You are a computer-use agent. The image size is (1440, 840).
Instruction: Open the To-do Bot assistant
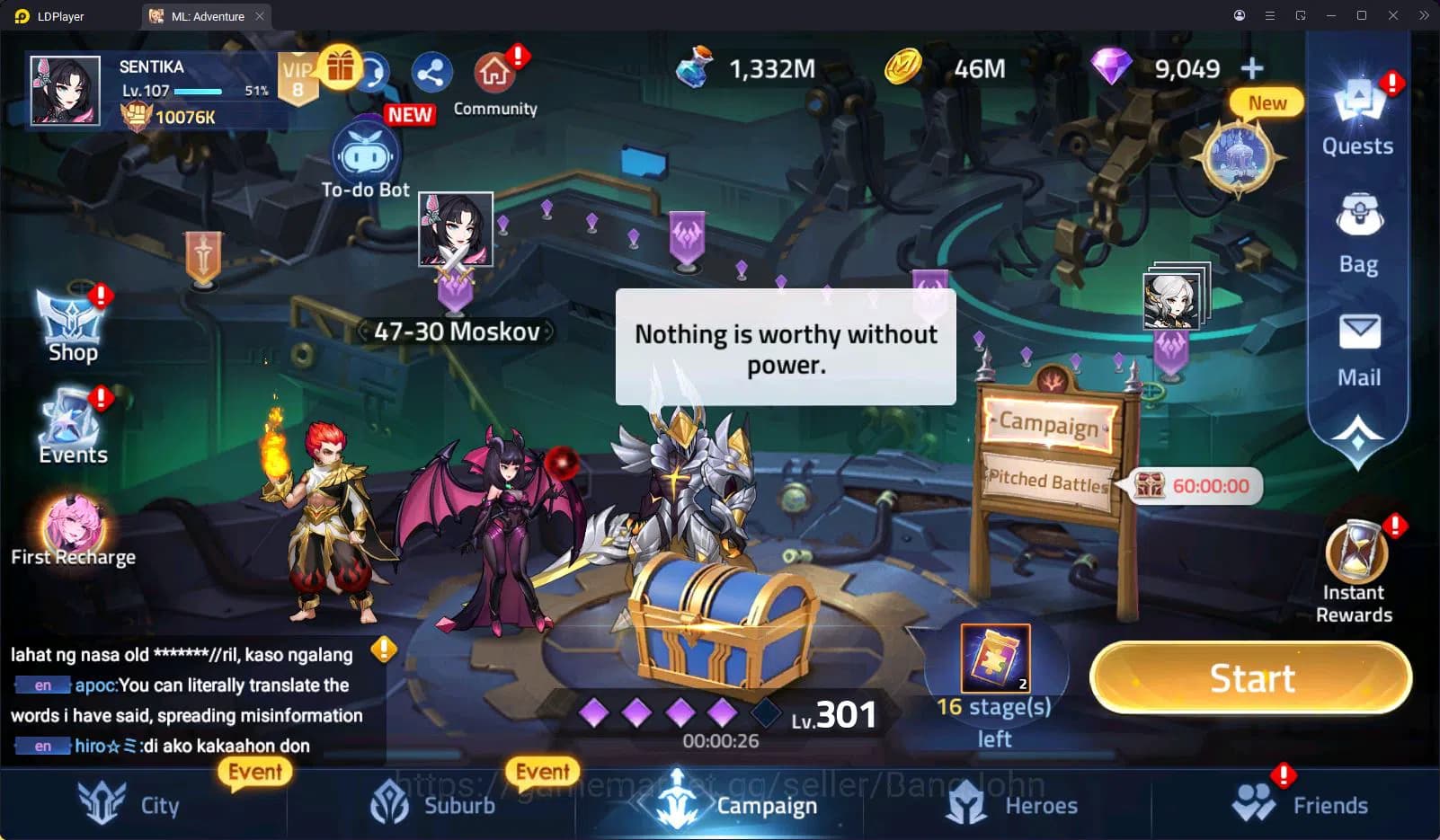coord(365,153)
